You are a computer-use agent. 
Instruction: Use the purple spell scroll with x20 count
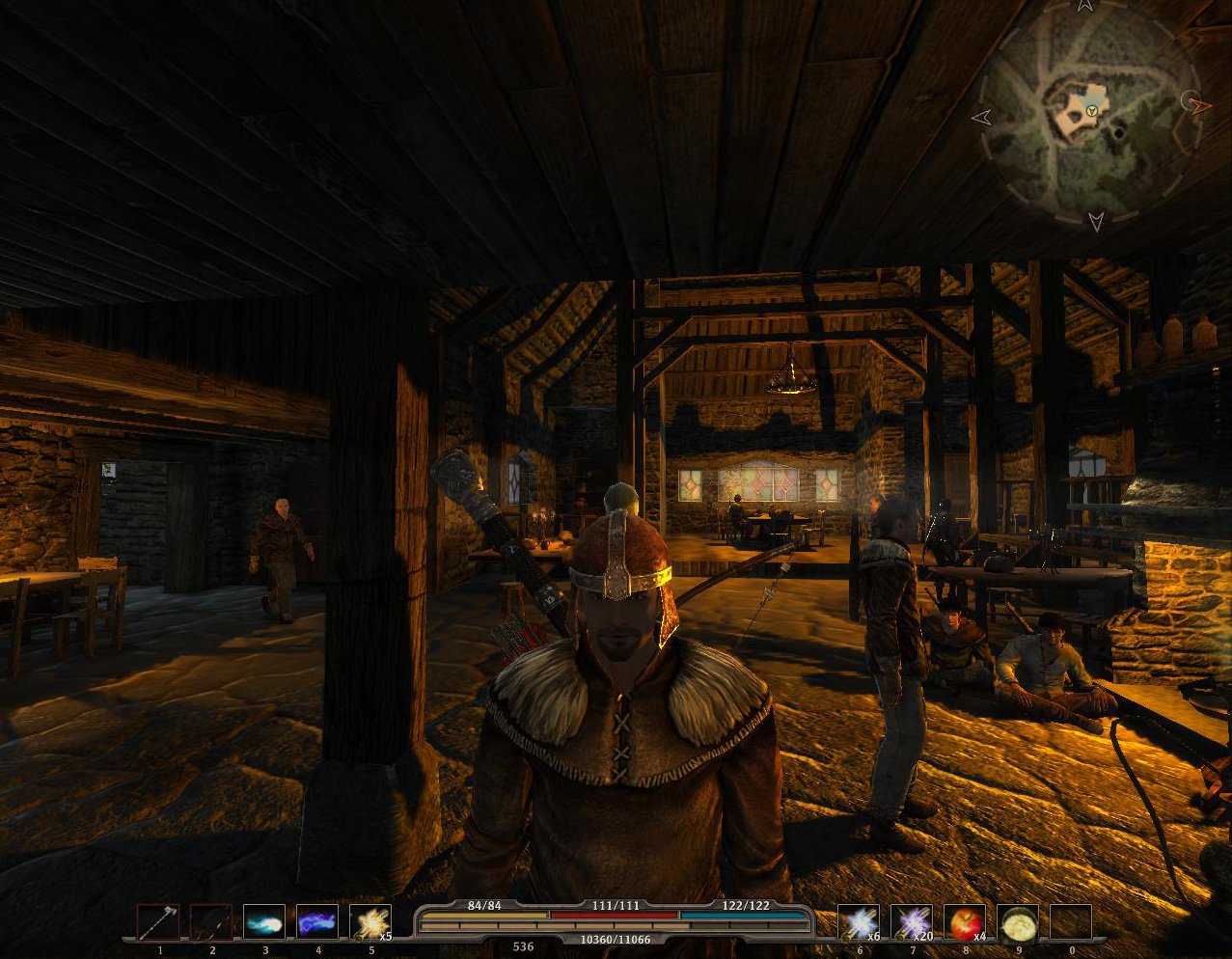coord(911,922)
